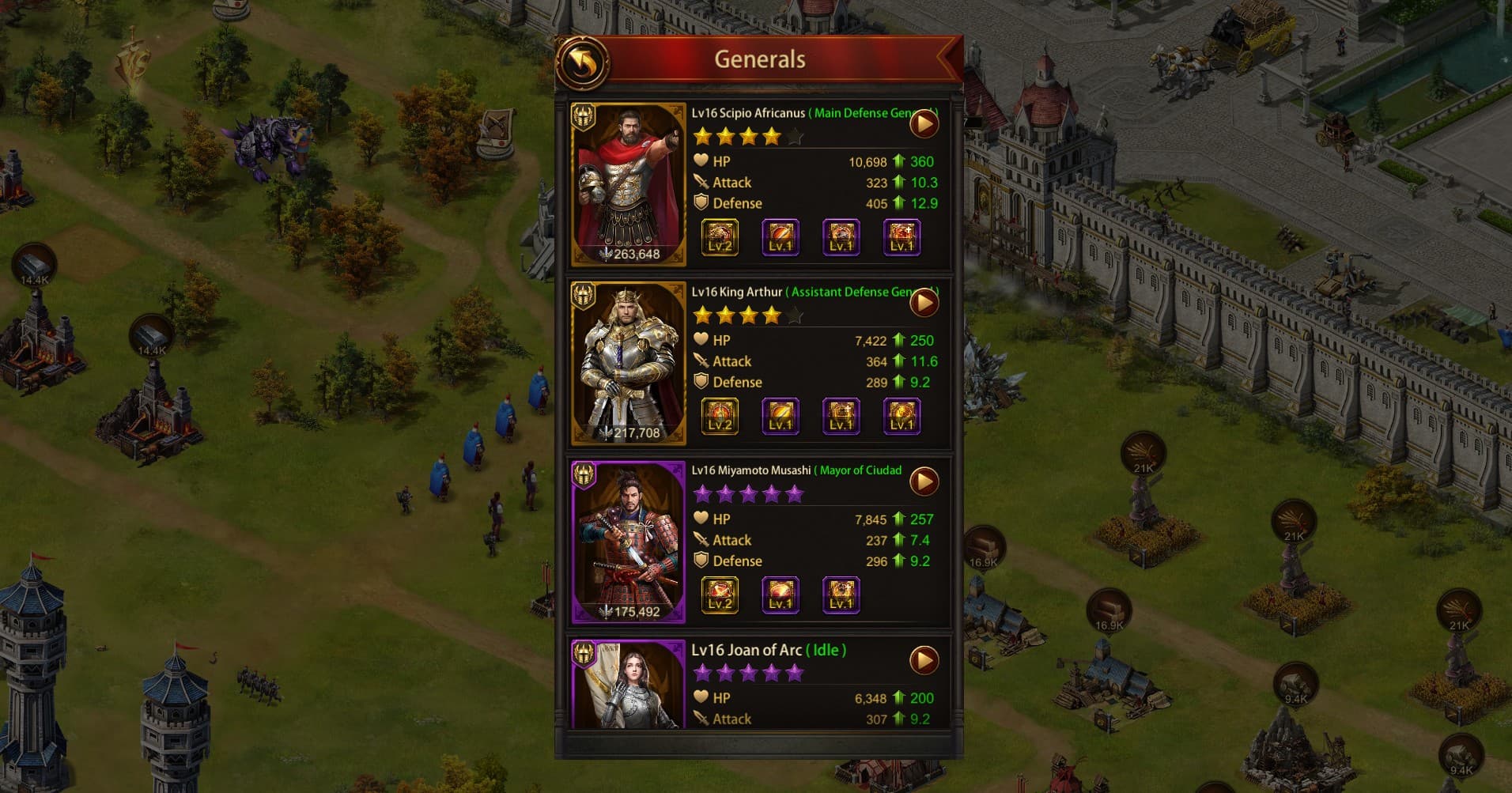Open Scipio Africanus's Lv.2 skill icon

pyautogui.click(x=719, y=237)
